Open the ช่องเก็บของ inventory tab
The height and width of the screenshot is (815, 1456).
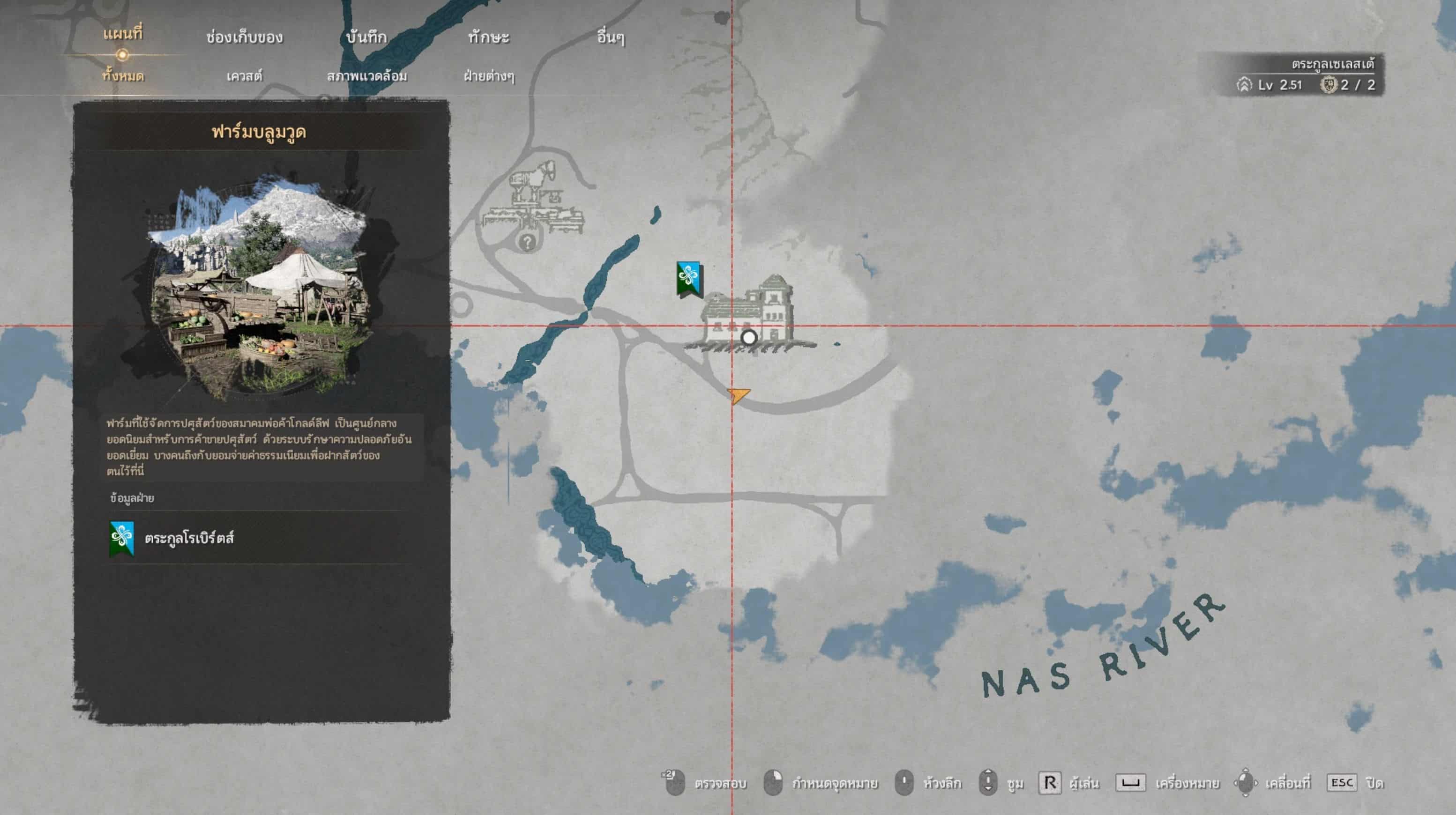tap(244, 38)
